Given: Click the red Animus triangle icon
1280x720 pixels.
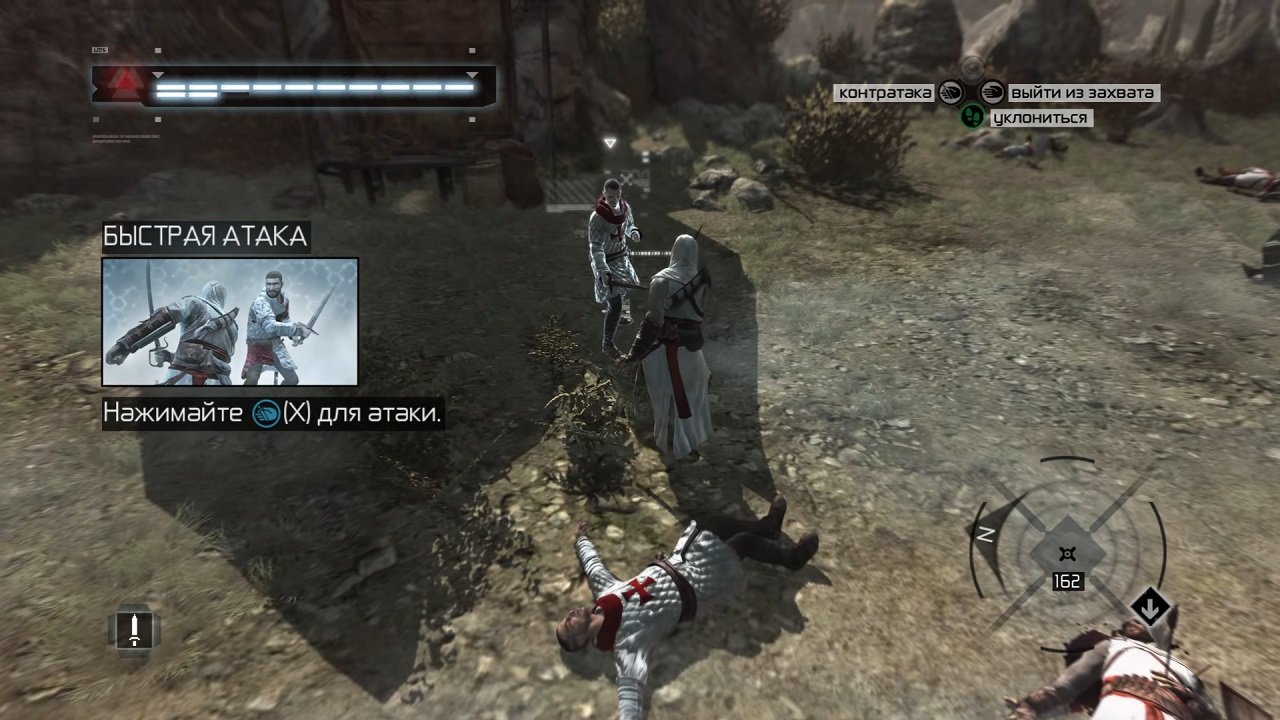Looking at the screenshot, I should (122, 83).
